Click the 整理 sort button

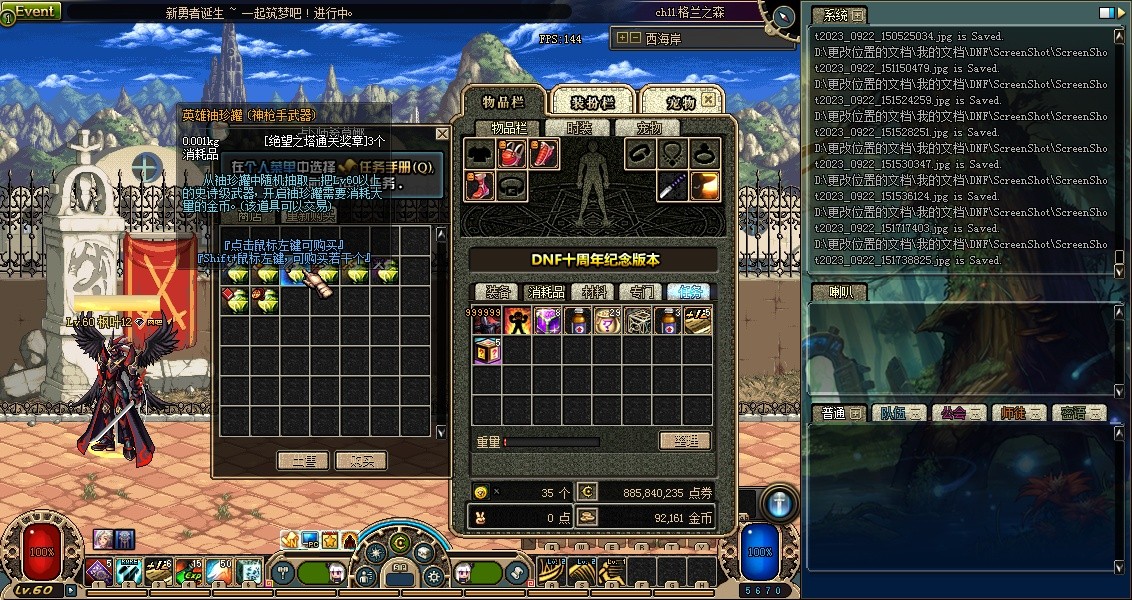(685, 441)
